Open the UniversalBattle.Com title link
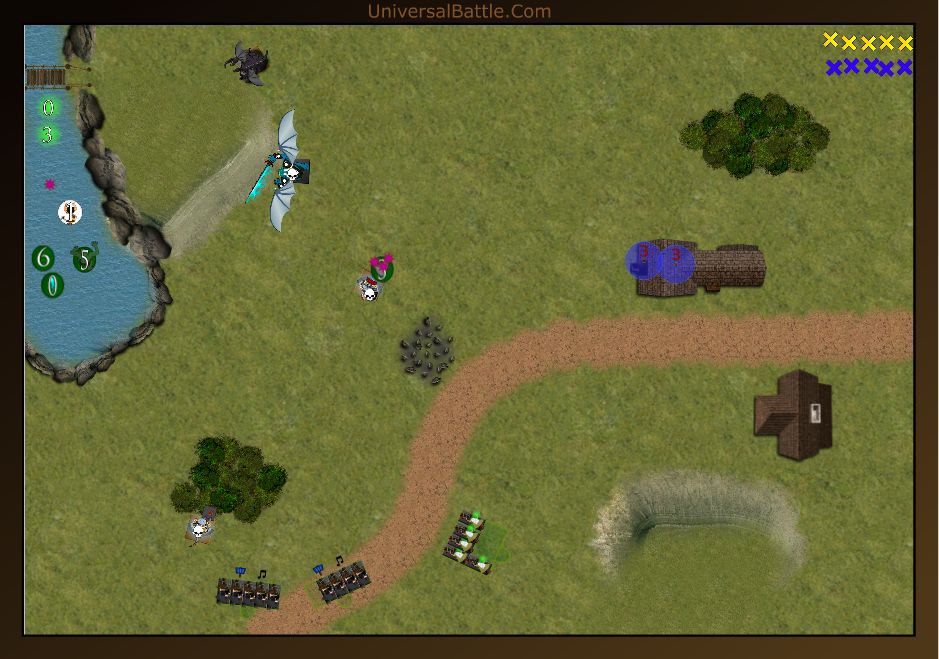Screen dimensions: 939x659 [x=459, y=11]
